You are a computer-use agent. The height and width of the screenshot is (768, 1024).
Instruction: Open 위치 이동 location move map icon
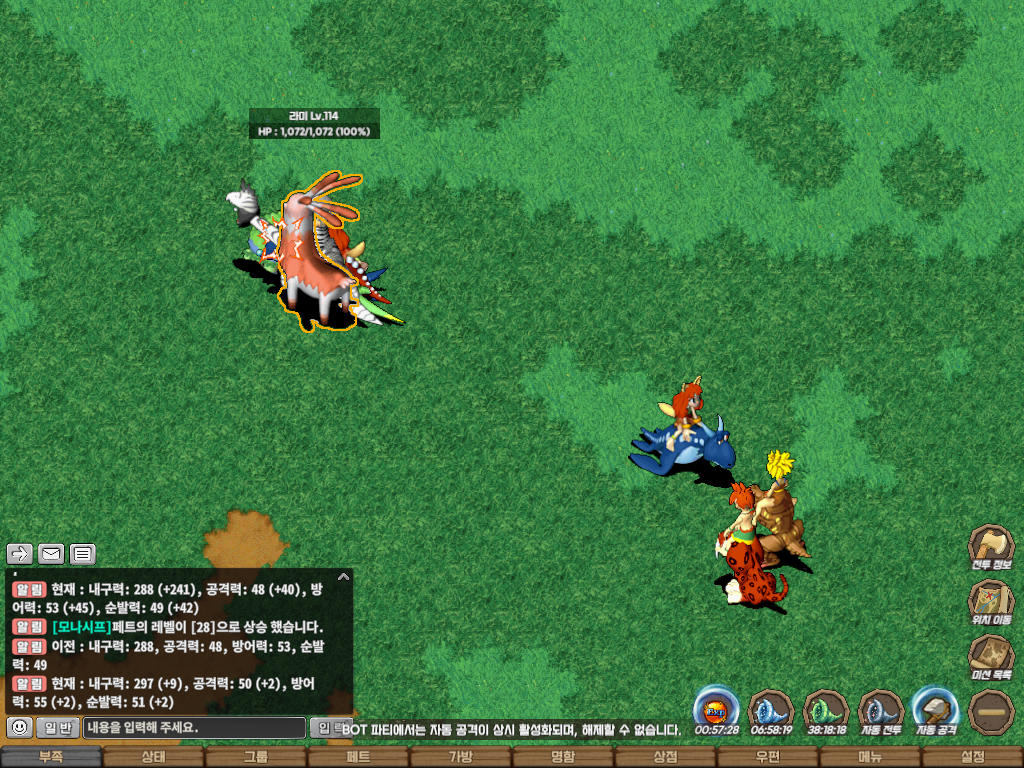click(x=990, y=600)
